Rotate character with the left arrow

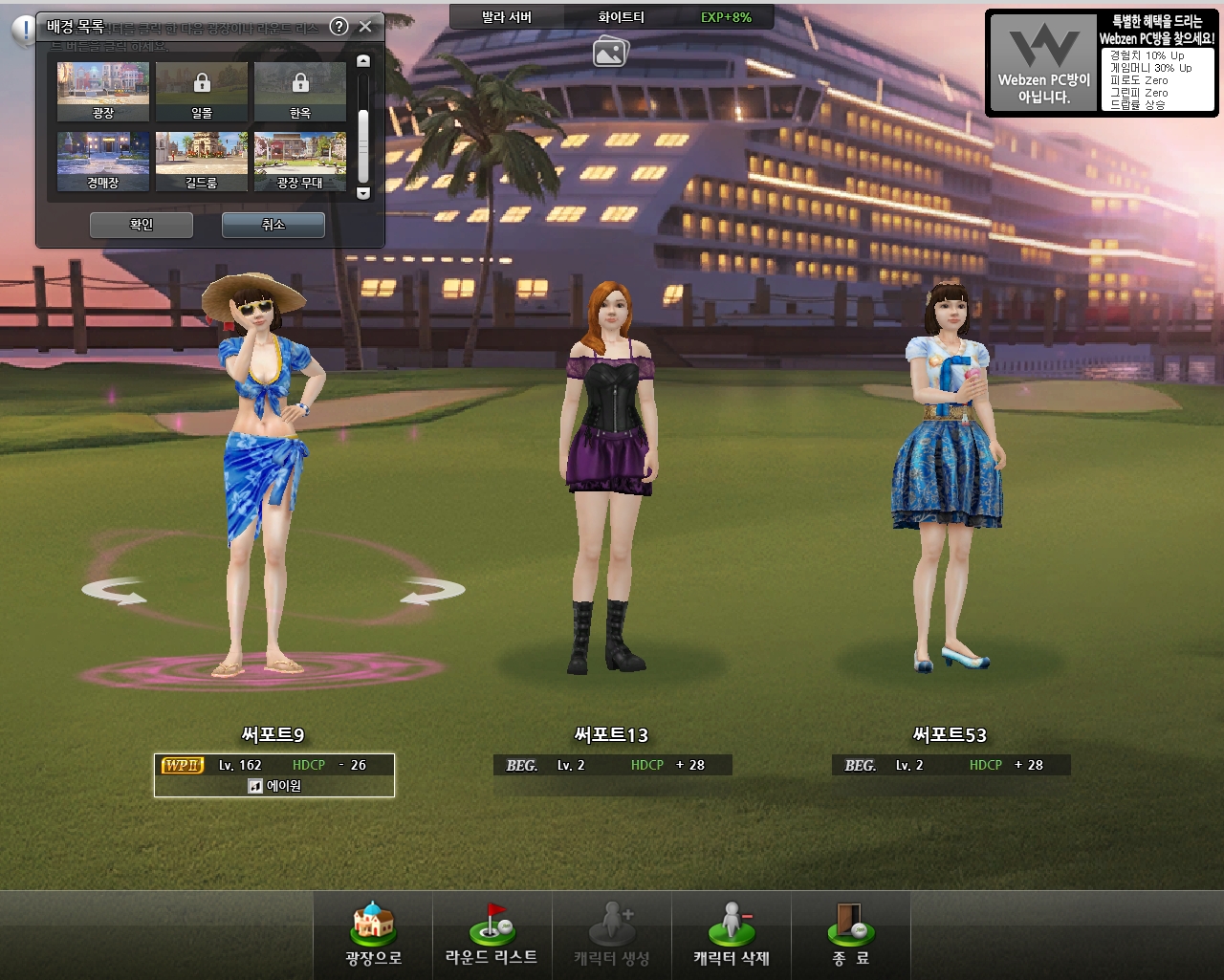click(114, 593)
